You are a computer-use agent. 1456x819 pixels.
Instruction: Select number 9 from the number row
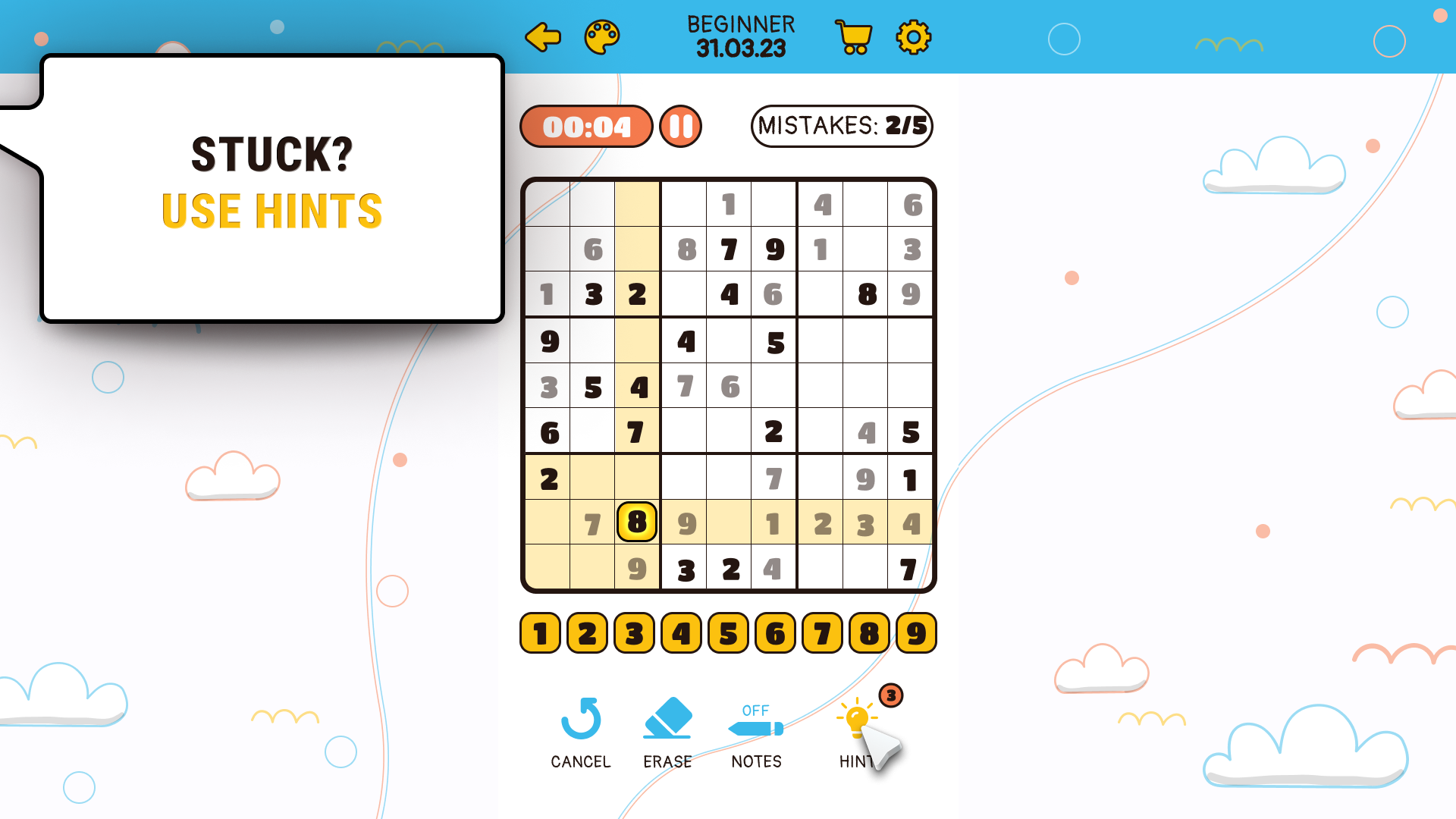tap(915, 633)
